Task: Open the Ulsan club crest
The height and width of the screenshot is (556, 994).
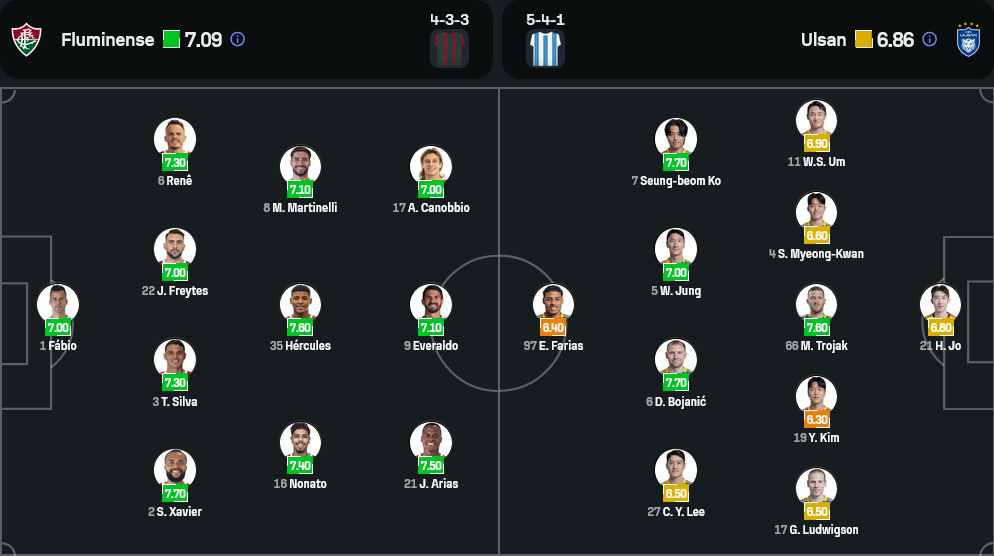Action: (x=968, y=40)
